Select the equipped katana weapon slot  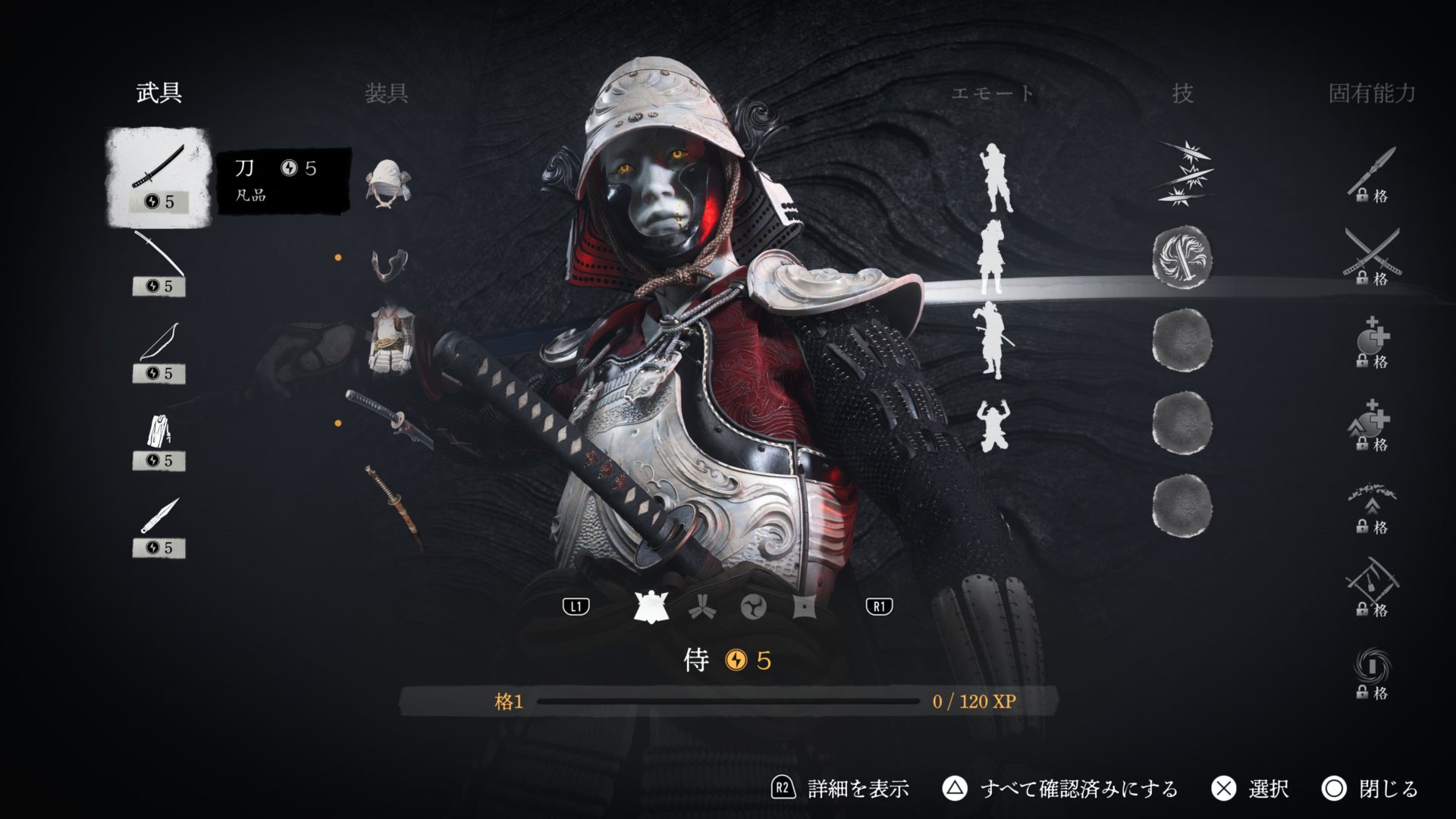158,176
